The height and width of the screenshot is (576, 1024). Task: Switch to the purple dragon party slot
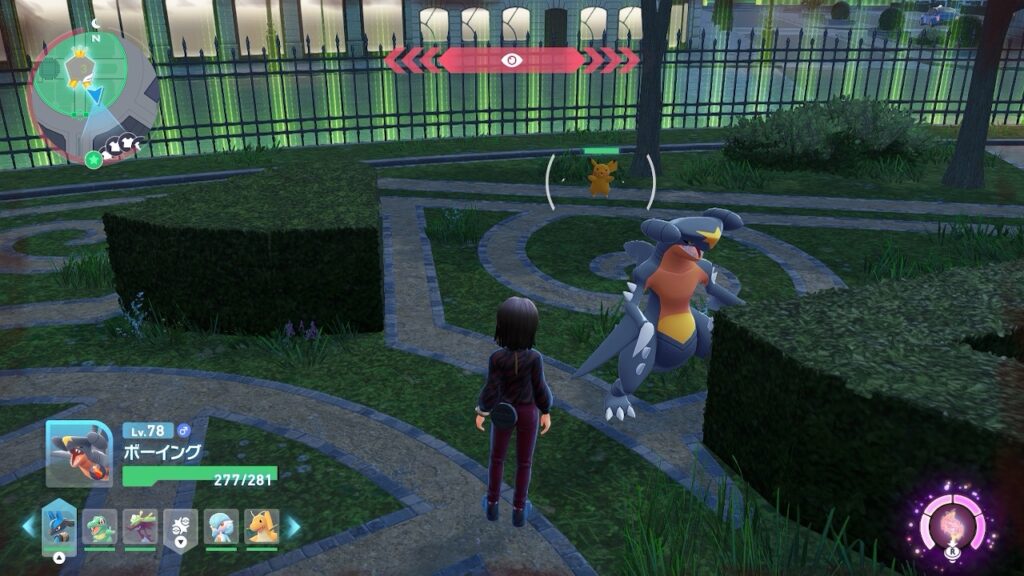(x=140, y=526)
